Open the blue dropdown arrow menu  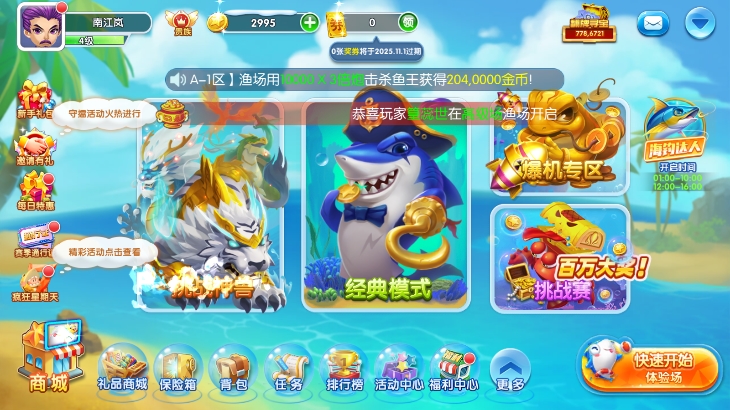(700, 21)
